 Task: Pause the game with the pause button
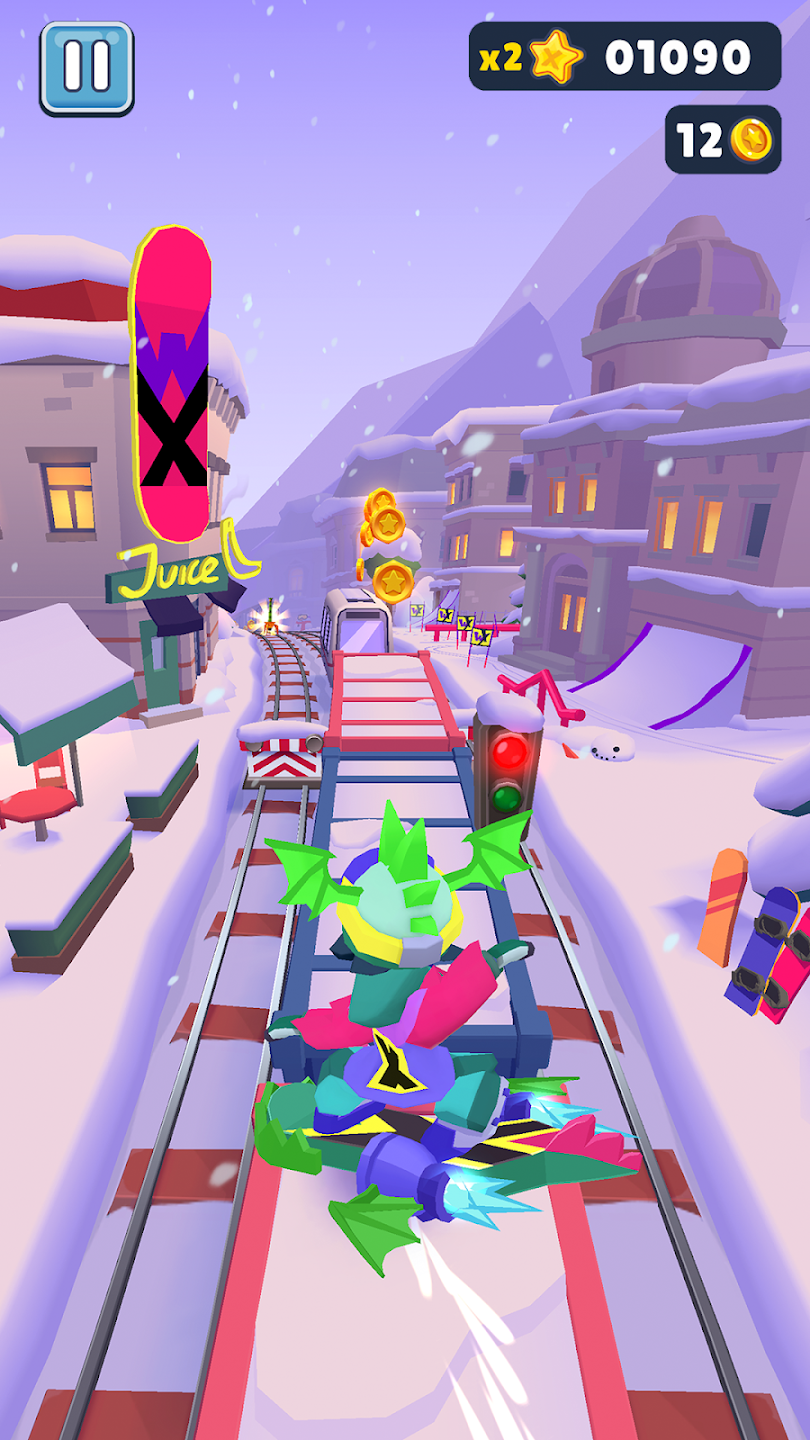pos(87,68)
